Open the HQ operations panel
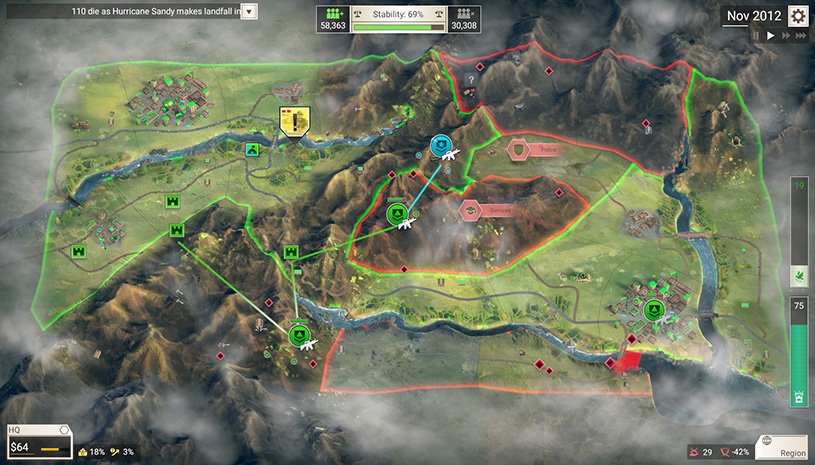Viewport: 815px width, 465px height. [x=38, y=442]
